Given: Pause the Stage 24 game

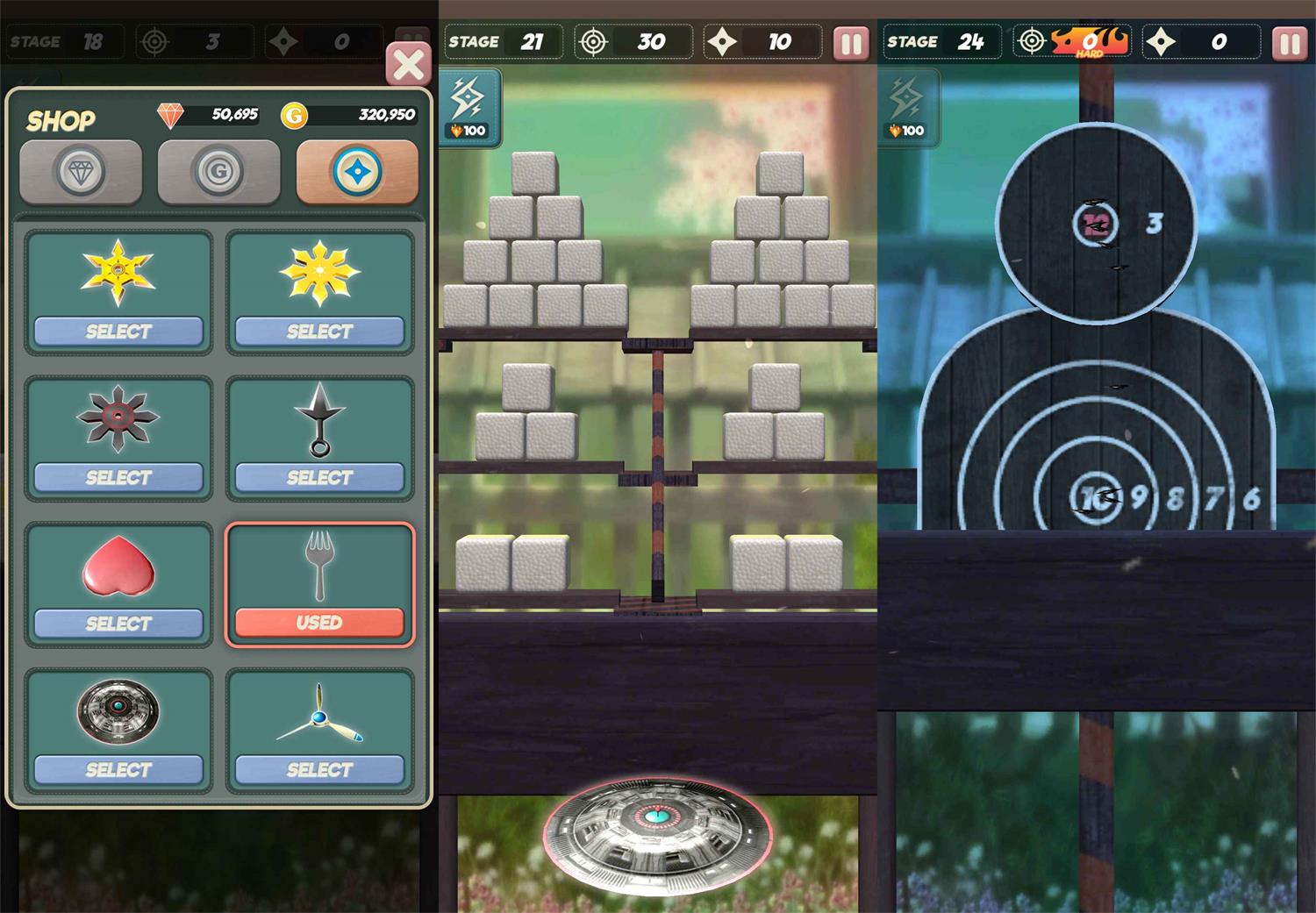Looking at the screenshot, I should click(1289, 43).
